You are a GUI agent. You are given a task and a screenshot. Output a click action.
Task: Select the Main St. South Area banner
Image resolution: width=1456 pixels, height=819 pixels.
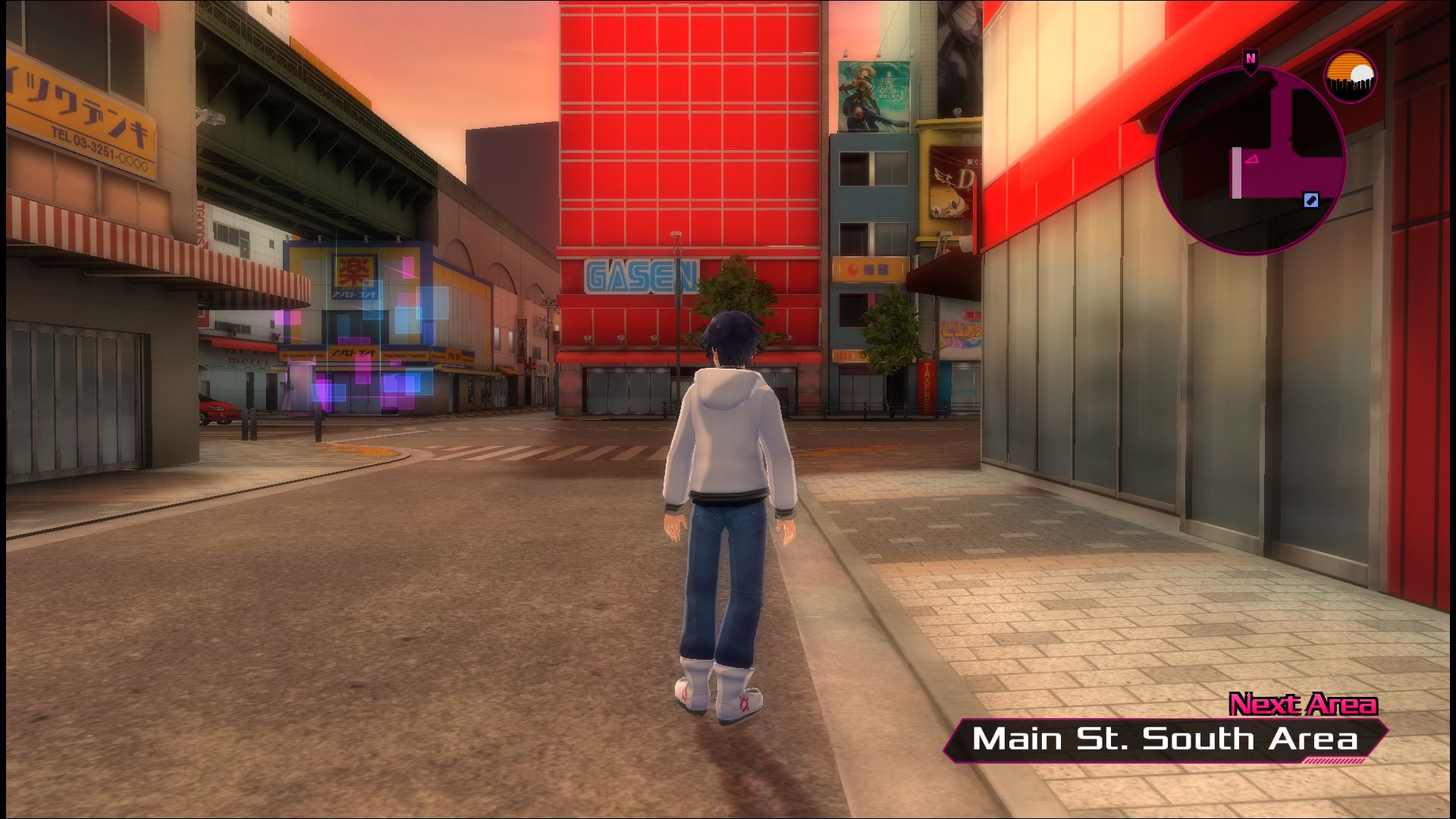[1165, 739]
